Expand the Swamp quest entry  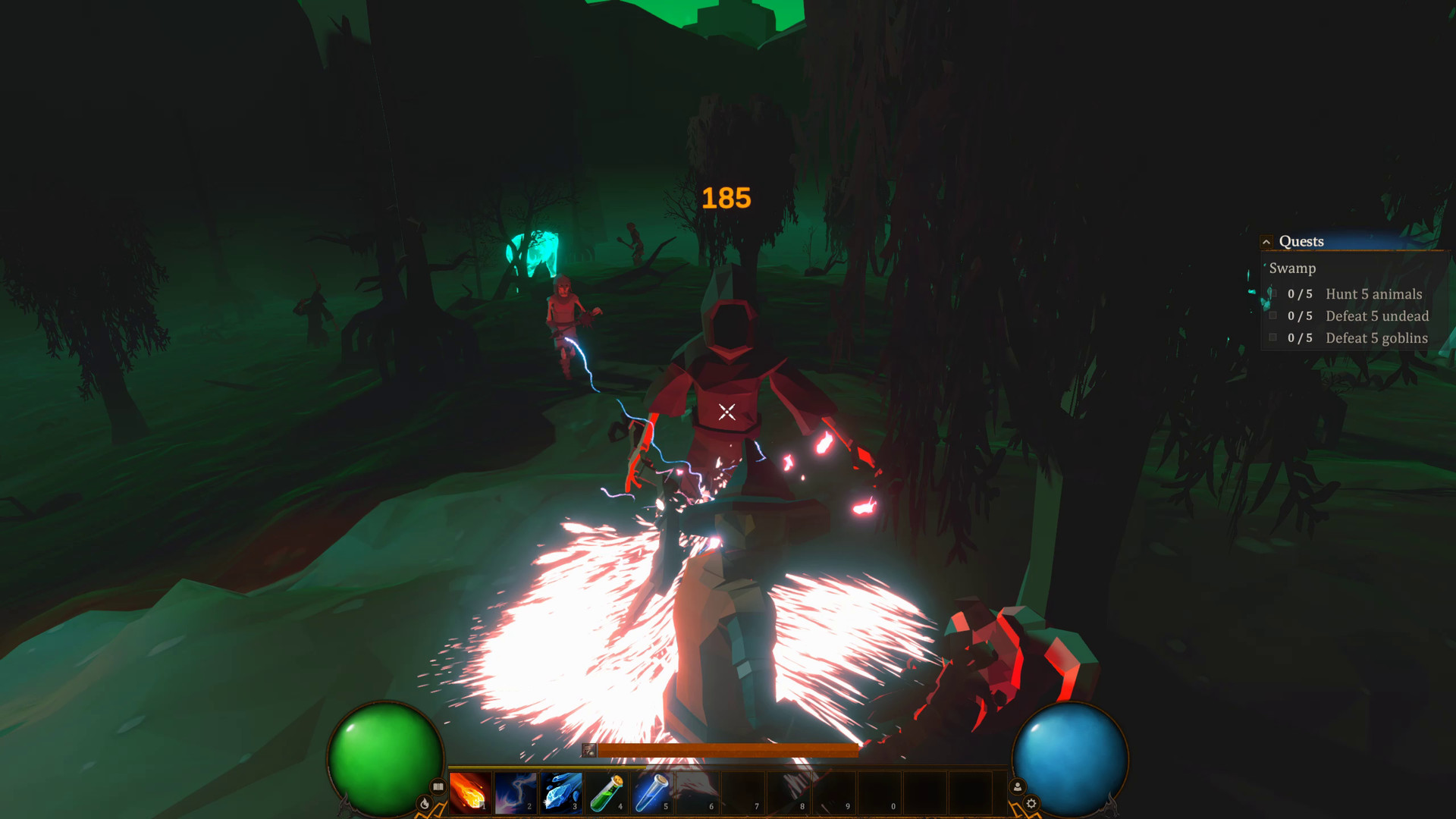1293,268
